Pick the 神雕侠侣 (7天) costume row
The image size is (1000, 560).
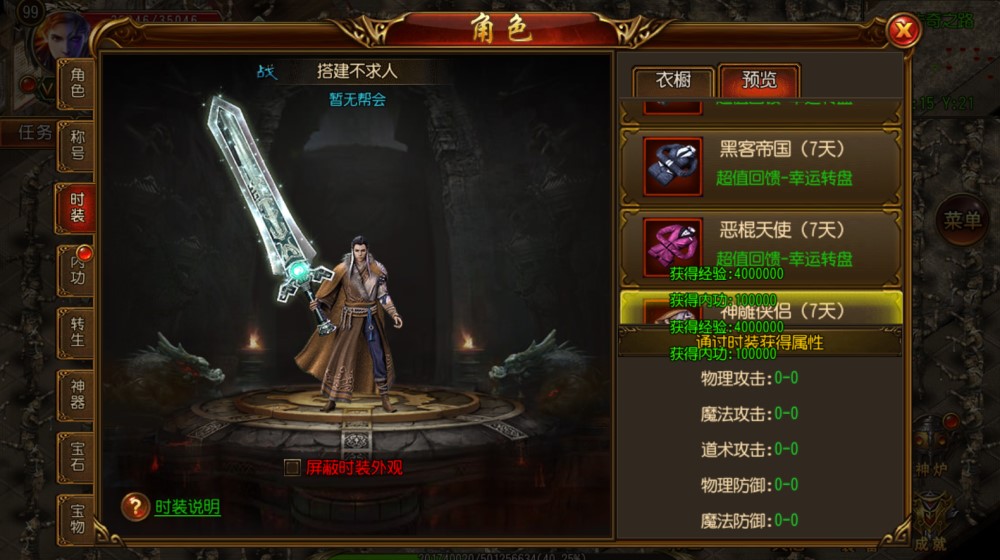(x=760, y=308)
